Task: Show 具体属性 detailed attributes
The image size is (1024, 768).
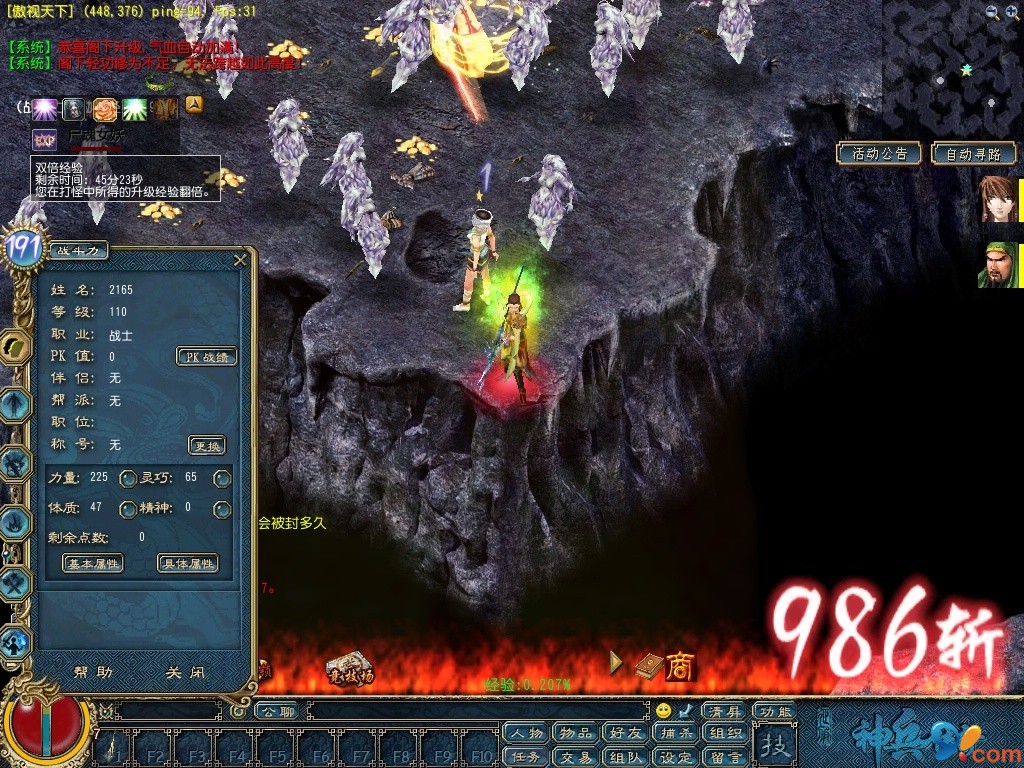Action: click(188, 564)
